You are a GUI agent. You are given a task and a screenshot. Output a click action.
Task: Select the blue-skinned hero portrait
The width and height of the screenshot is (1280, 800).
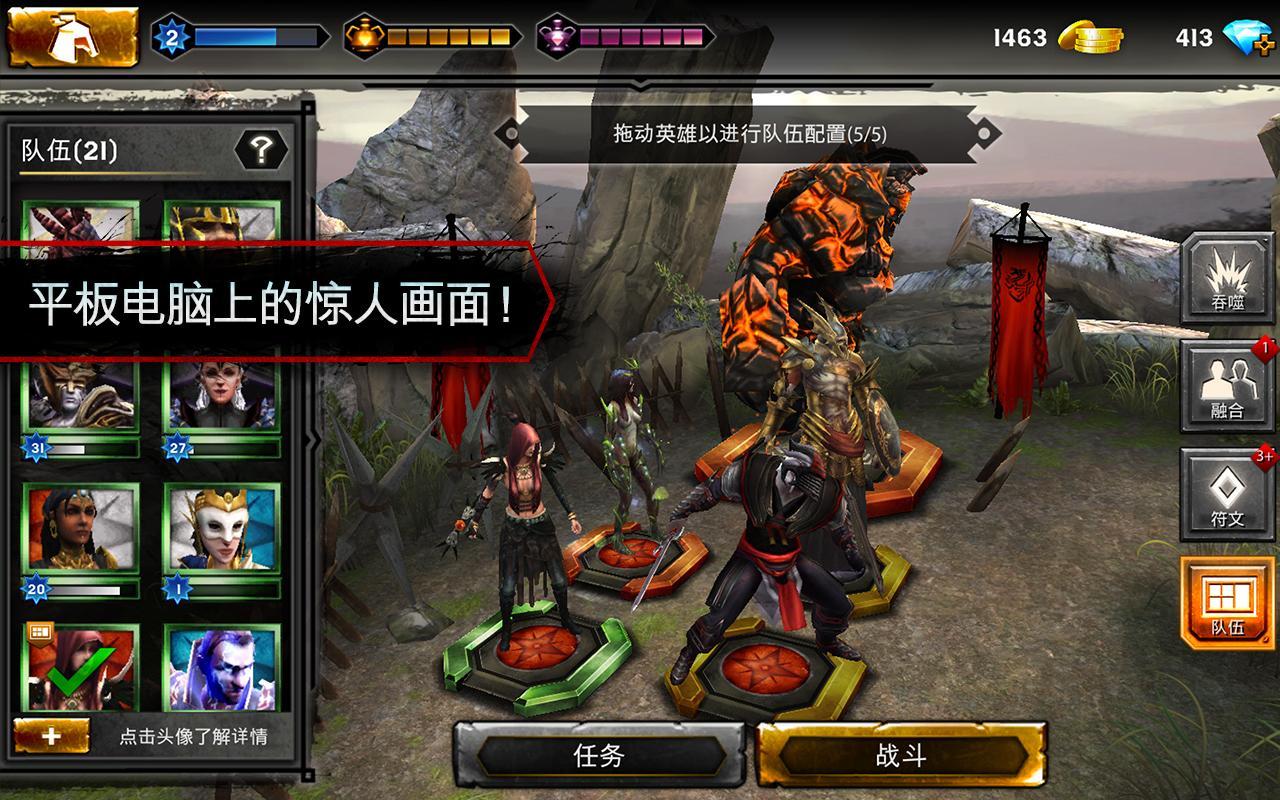tap(222, 667)
